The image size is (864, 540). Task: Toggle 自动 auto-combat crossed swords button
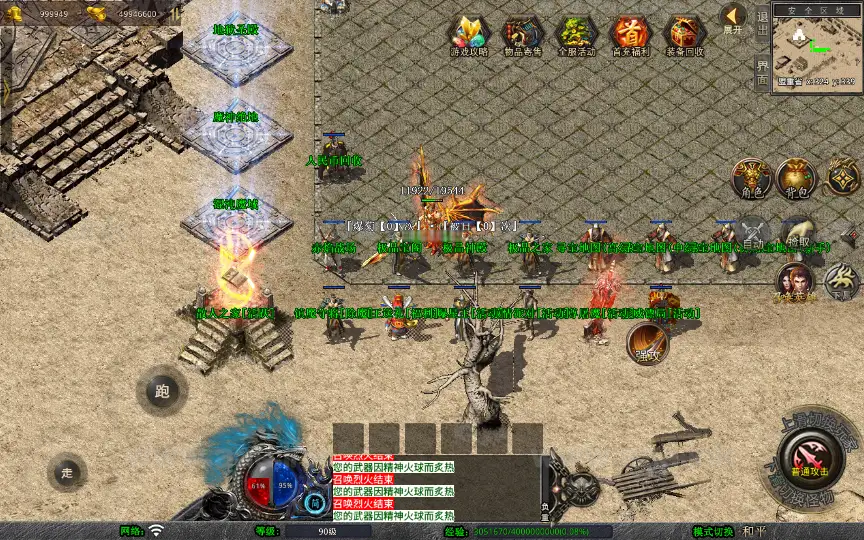754,233
